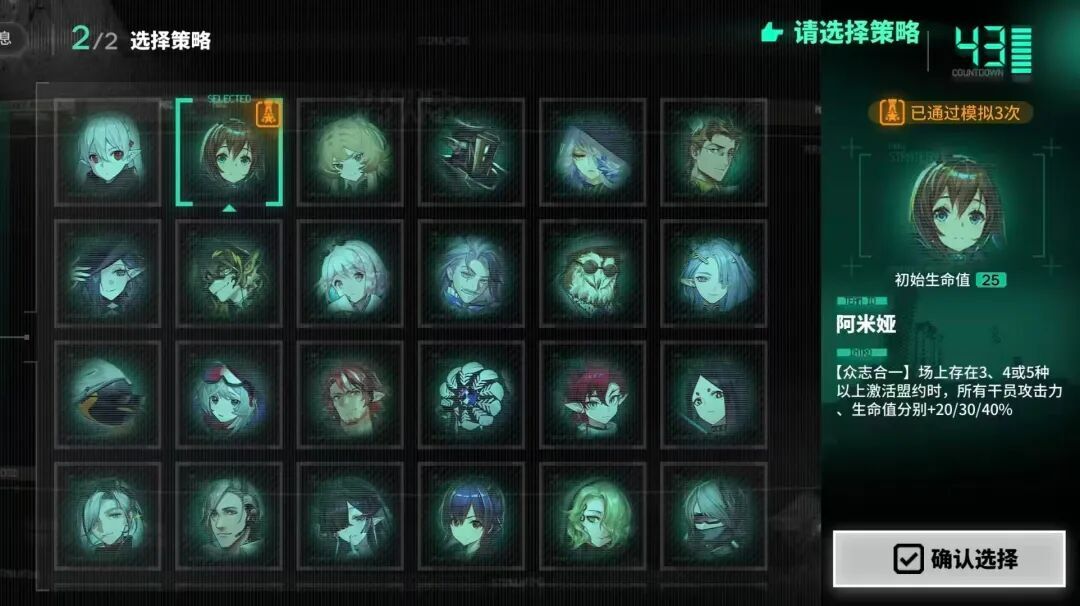Pick the red-haired bearded man portrait
Screen dimensions: 1080x606
[x=350, y=395]
